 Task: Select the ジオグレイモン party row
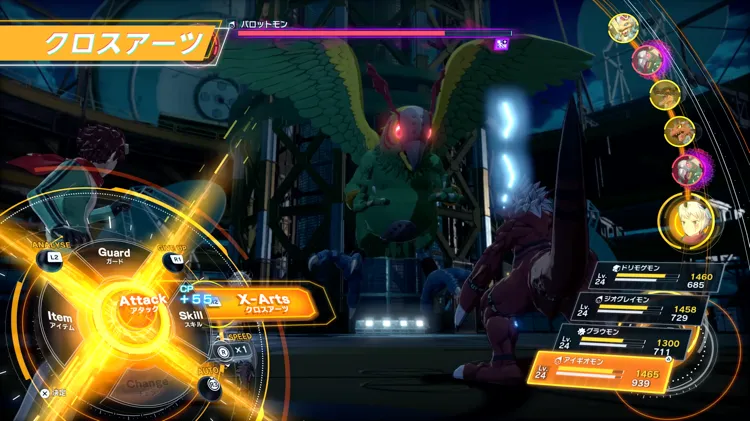[644, 310]
